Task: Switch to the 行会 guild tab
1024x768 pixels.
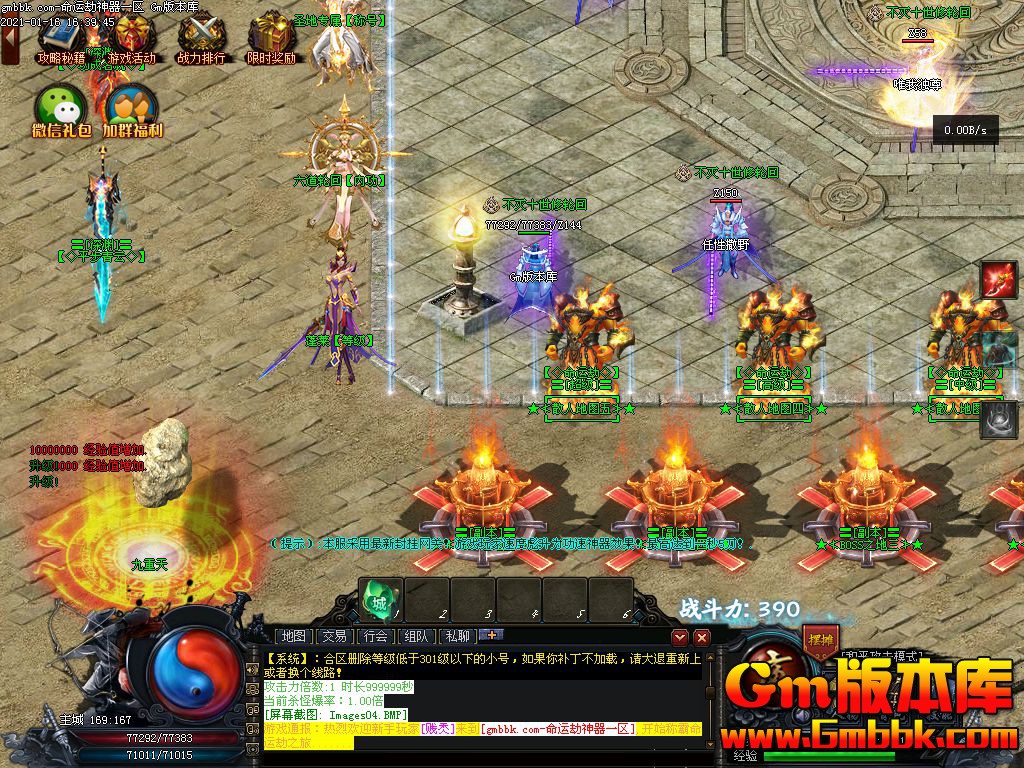Action: click(x=376, y=636)
